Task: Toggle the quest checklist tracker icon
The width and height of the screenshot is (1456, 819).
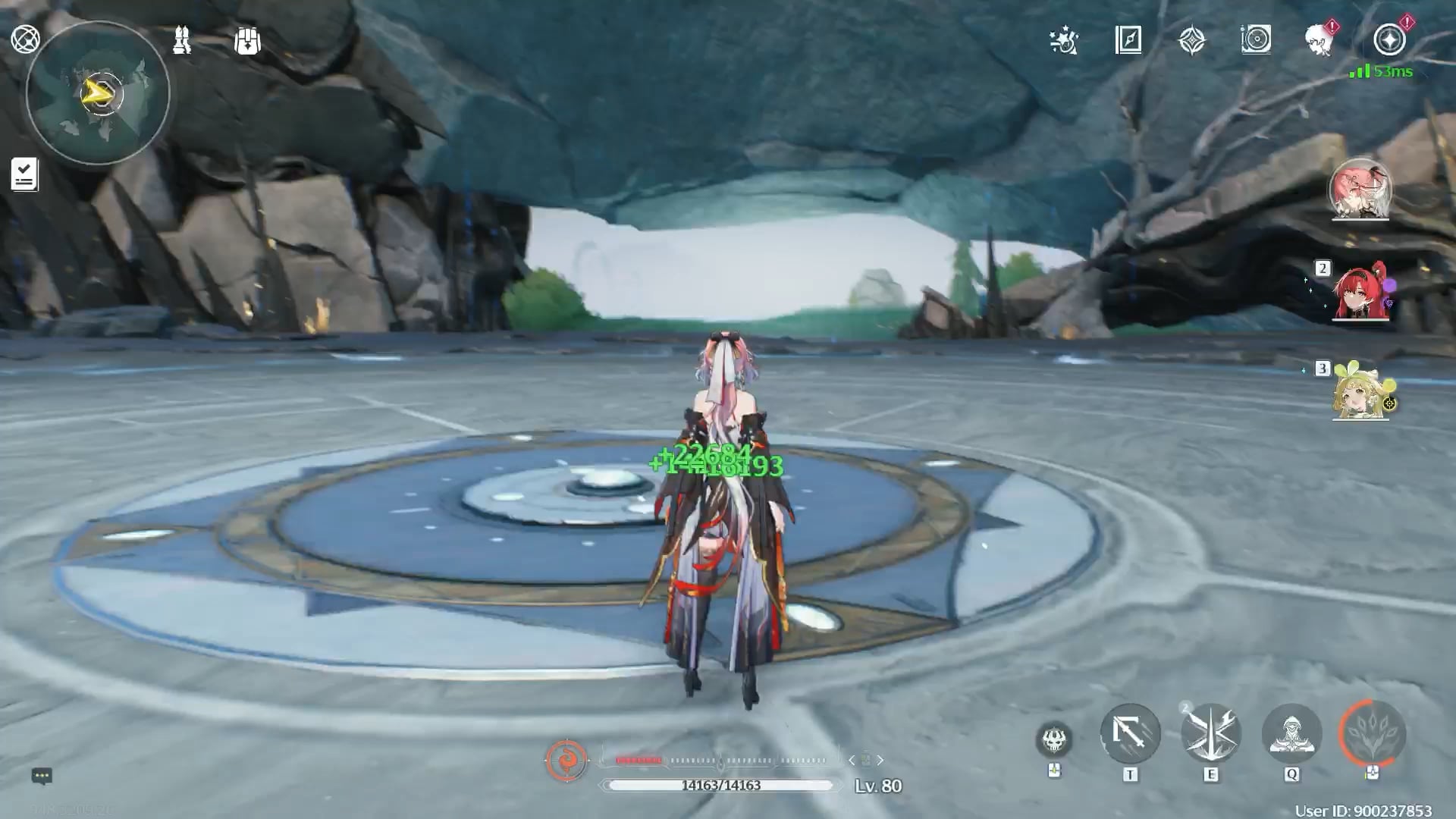Action: (x=24, y=174)
